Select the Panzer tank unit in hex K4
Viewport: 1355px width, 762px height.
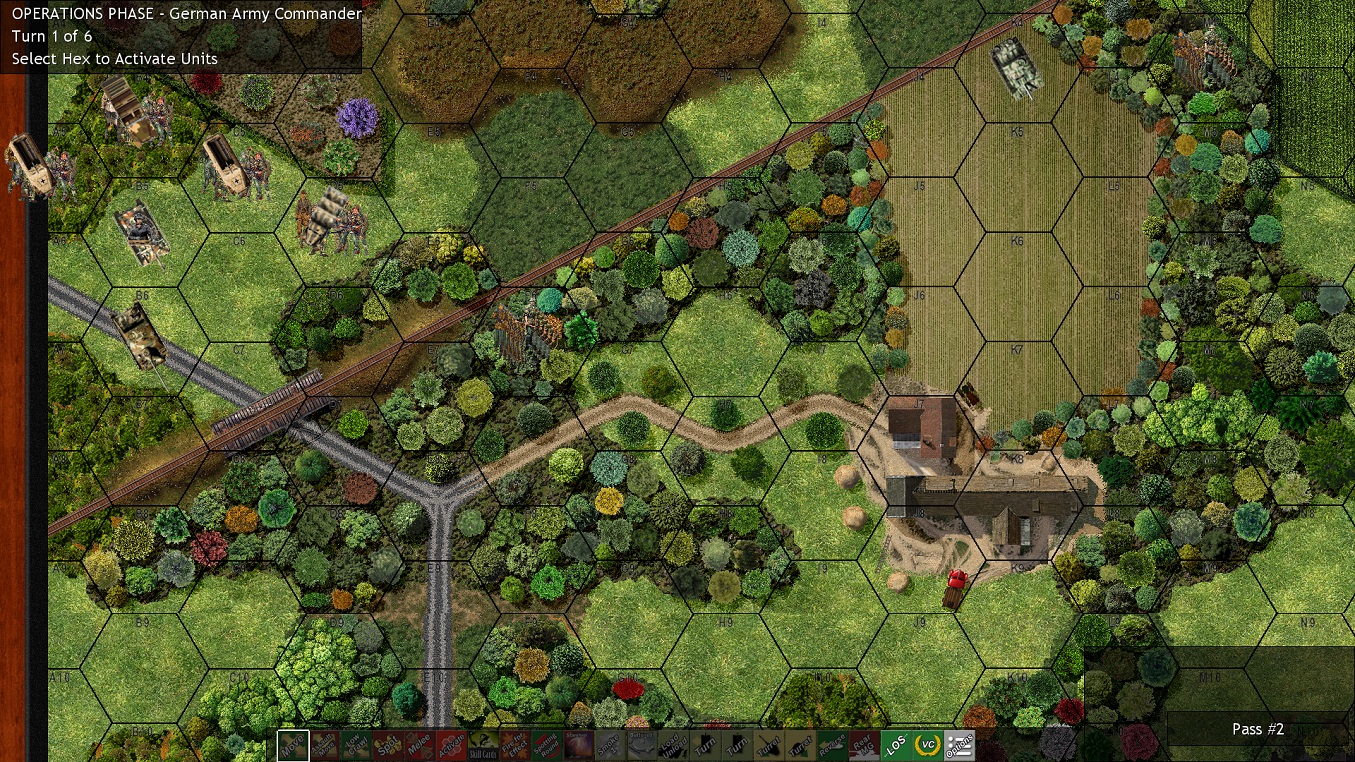[1017, 68]
